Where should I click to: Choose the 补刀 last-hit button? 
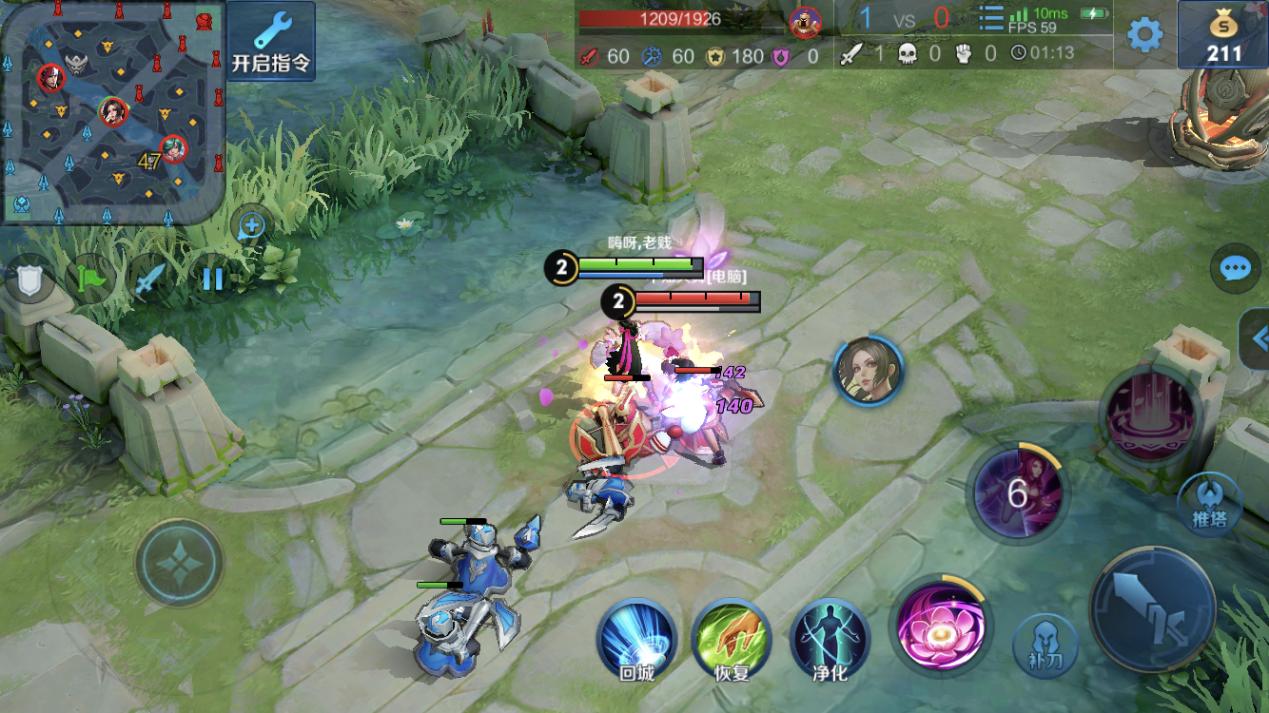1046,647
